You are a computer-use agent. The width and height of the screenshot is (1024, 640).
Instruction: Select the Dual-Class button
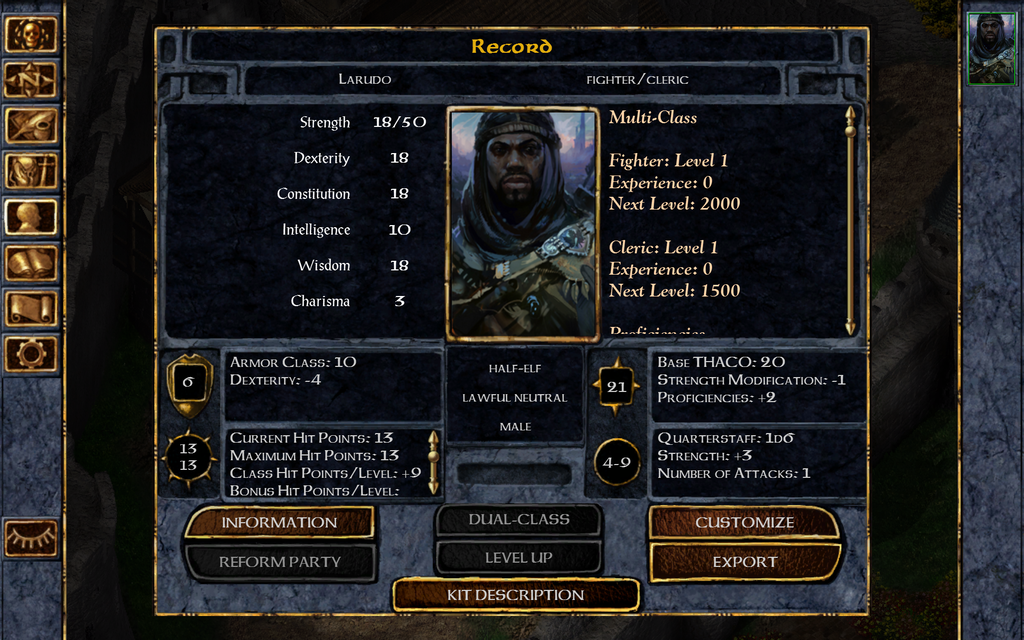pos(518,519)
